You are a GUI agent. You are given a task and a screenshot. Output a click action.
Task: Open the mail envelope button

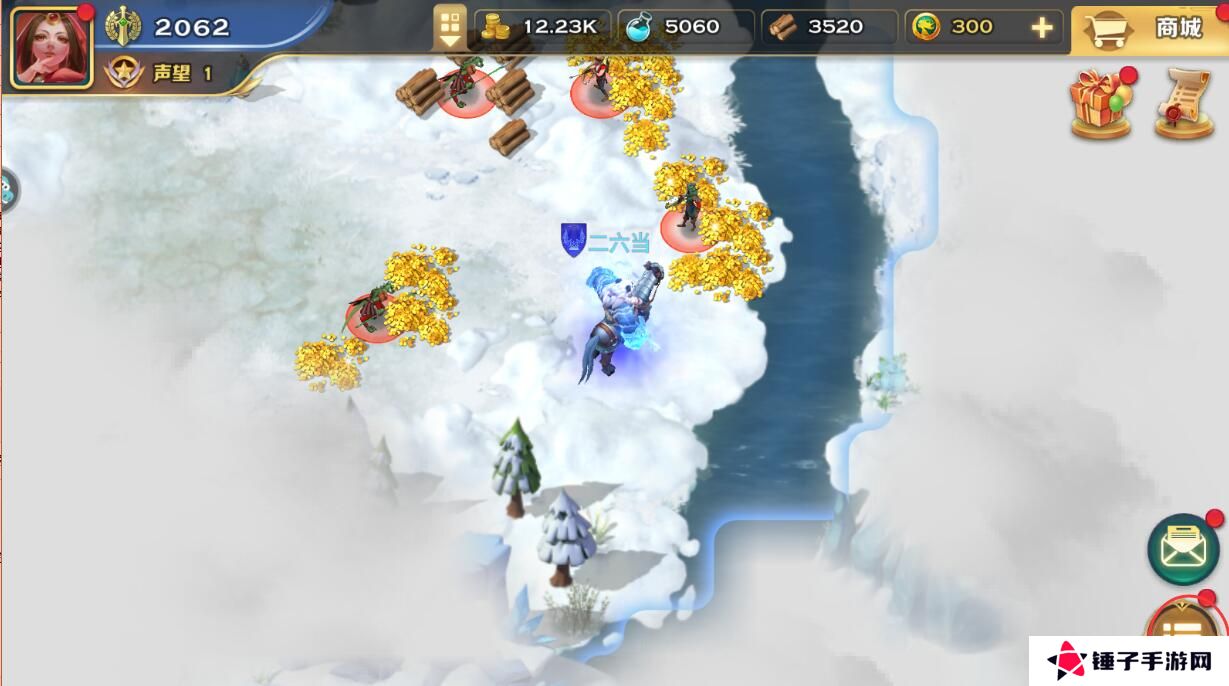(1183, 548)
